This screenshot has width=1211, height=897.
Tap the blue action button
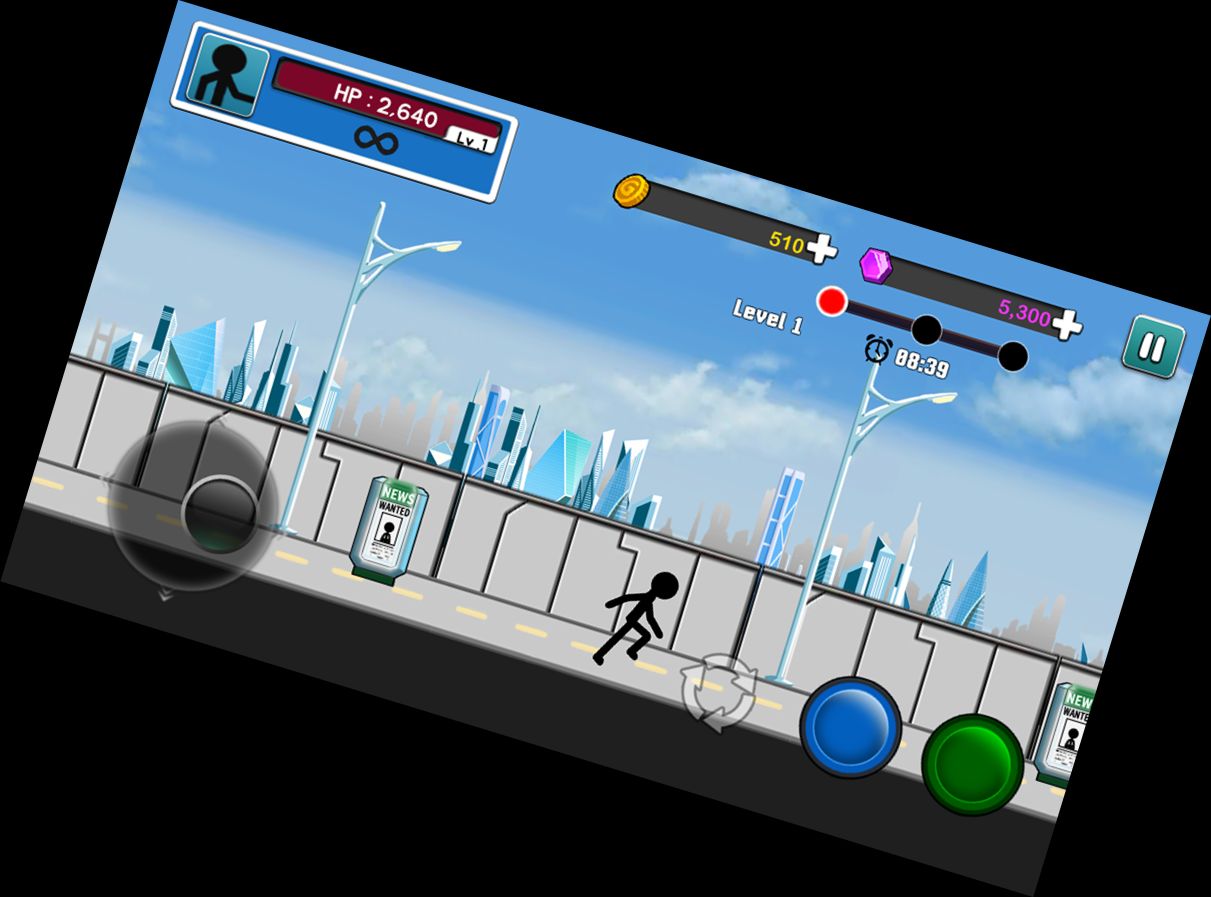coord(850,727)
